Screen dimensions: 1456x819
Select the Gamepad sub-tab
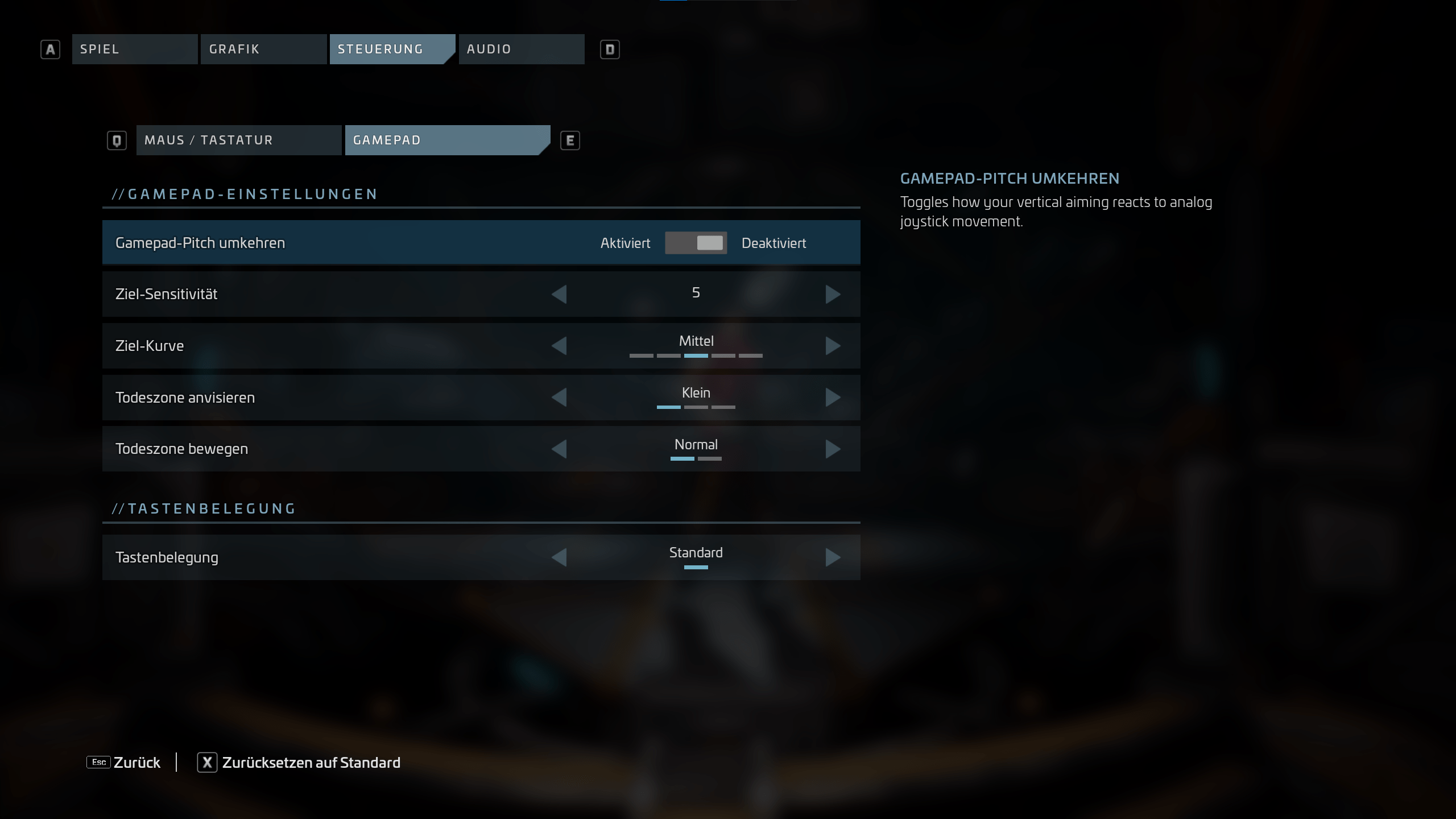[446, 140]
